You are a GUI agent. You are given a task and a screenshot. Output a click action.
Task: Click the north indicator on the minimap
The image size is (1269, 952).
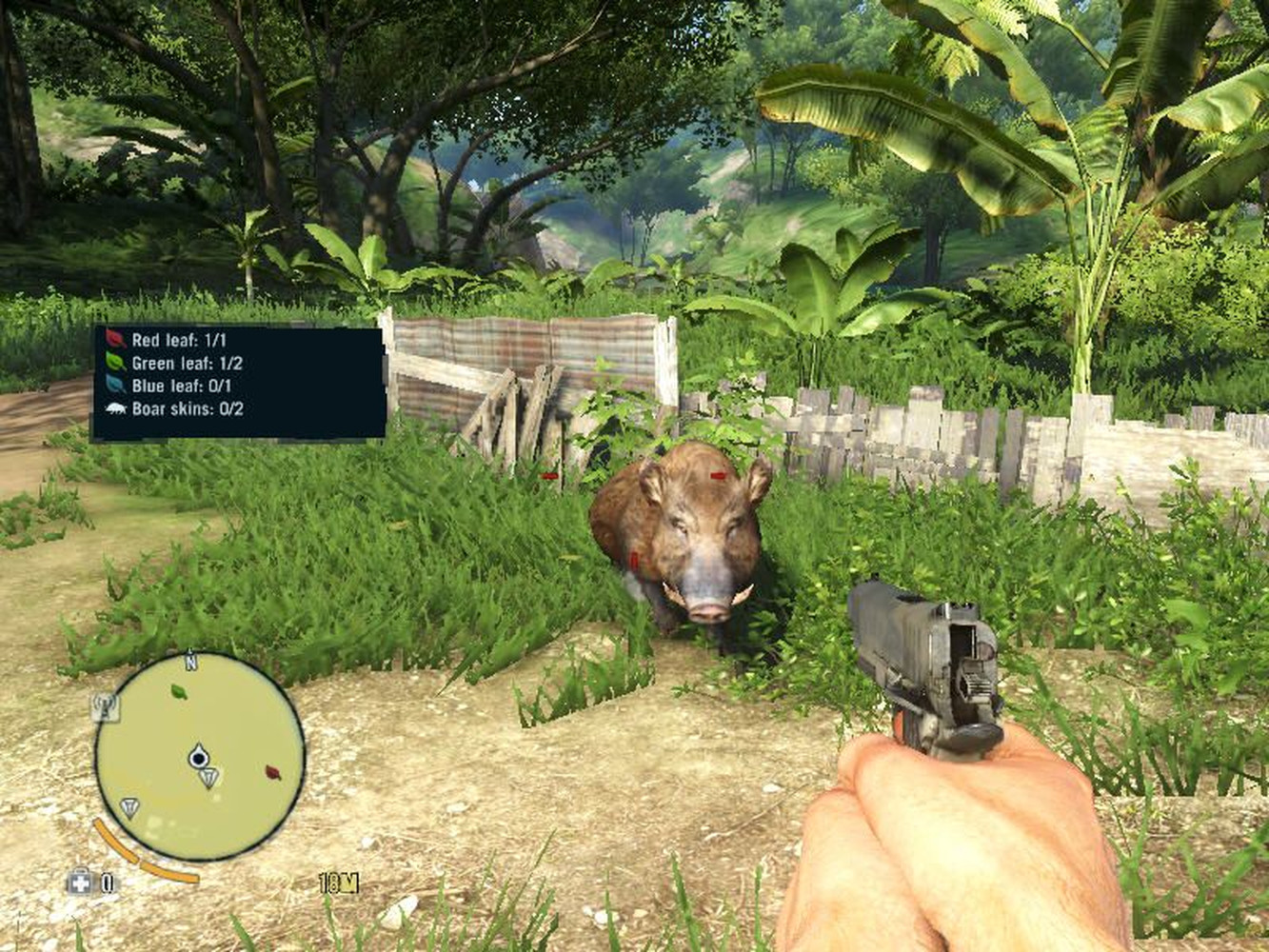(190, 661)
